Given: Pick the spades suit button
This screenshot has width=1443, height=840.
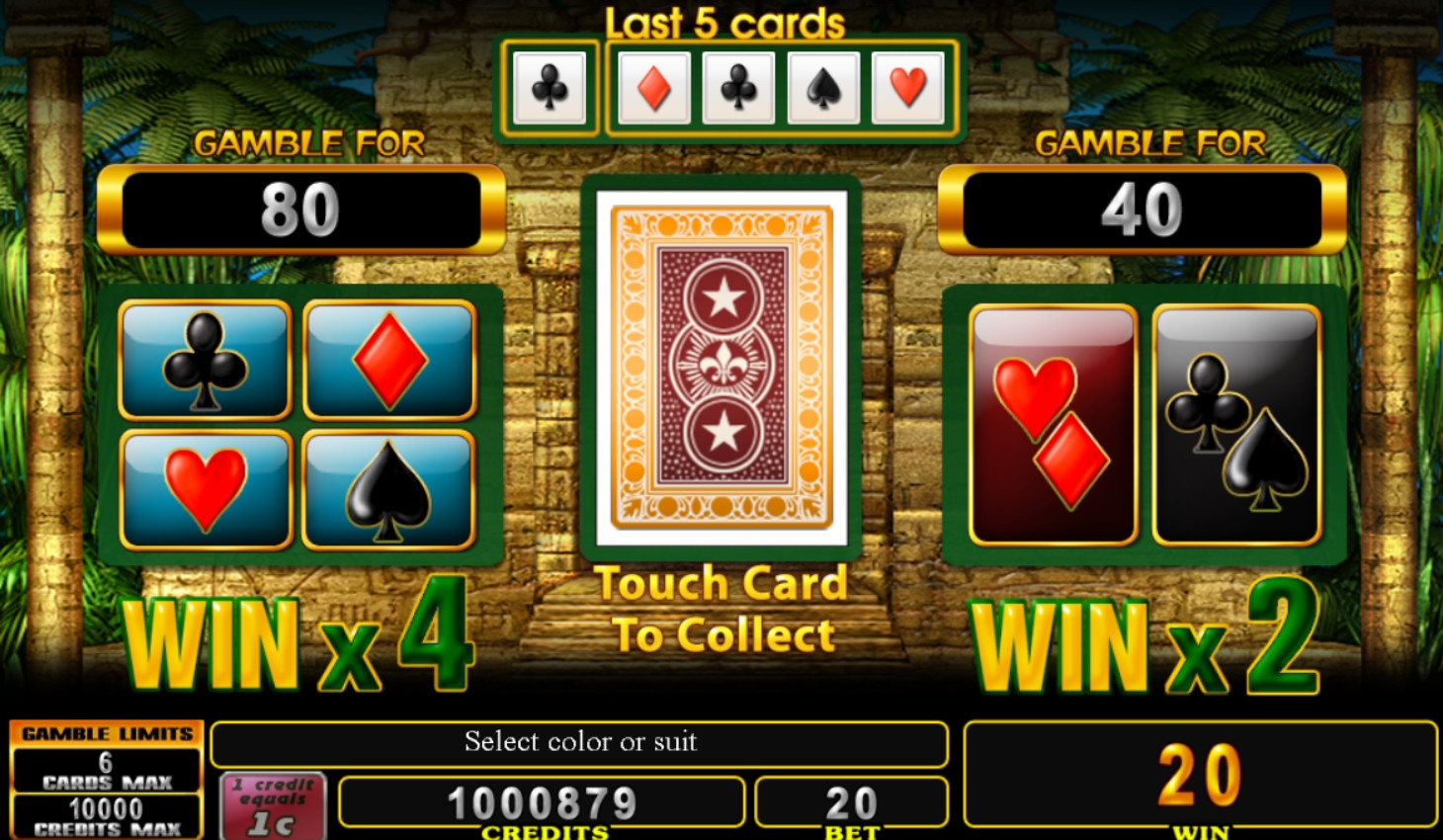Looking at the screenshot, I should (388, 490).
